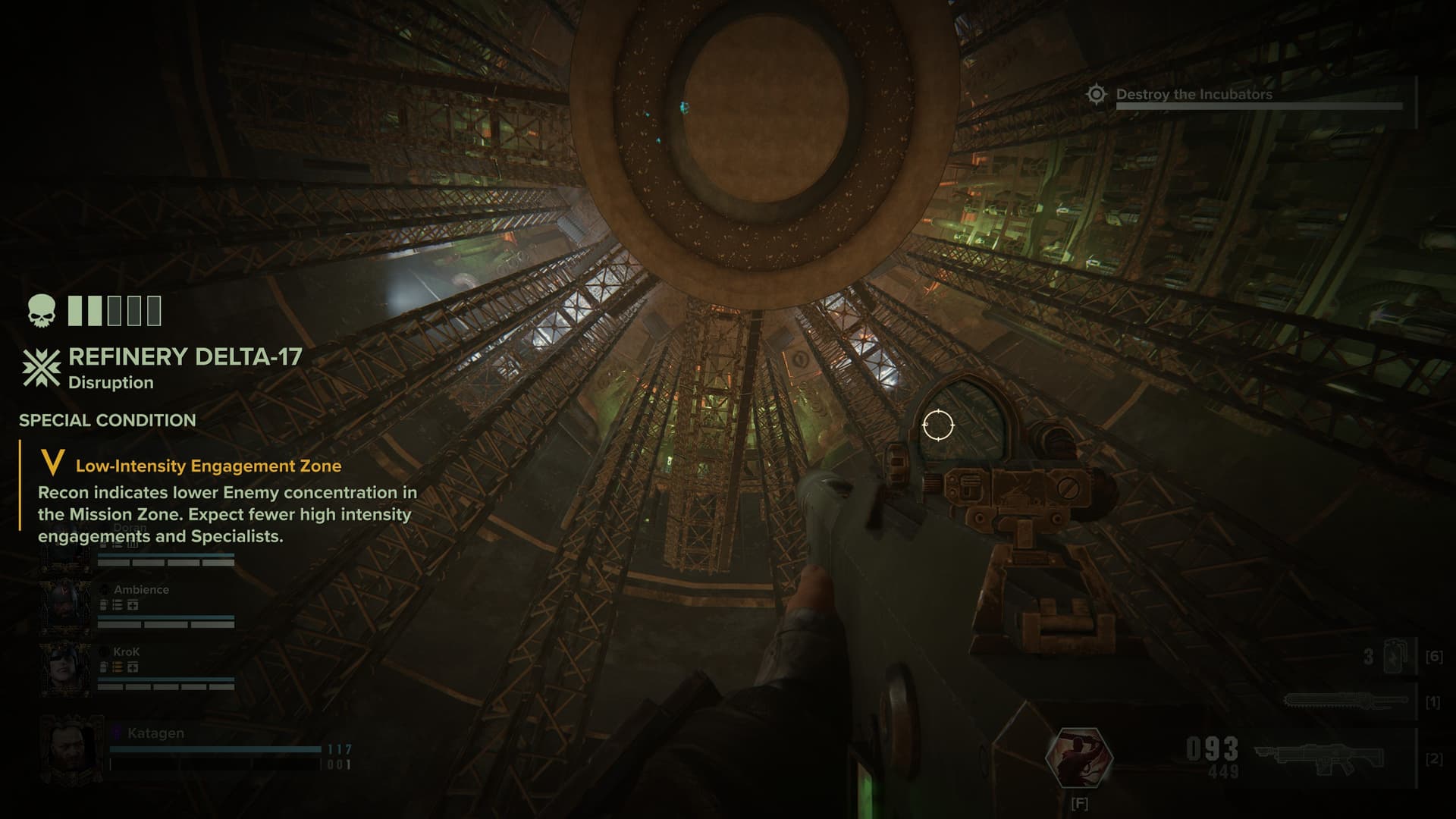Select the Refinery Delta-17 mission title
Image resolution: width=1456 pixels, height=819 pixels.
185,356
